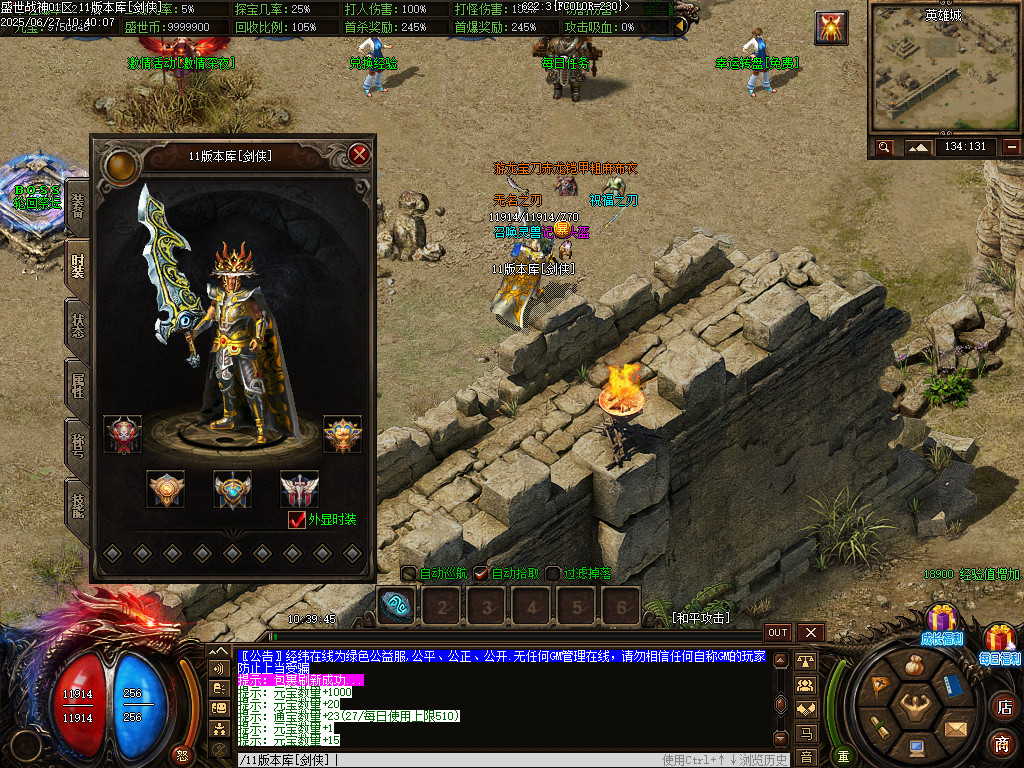Open the mail envelope icon
Screen dimensions: 1024x768
(x=955, y=728)
